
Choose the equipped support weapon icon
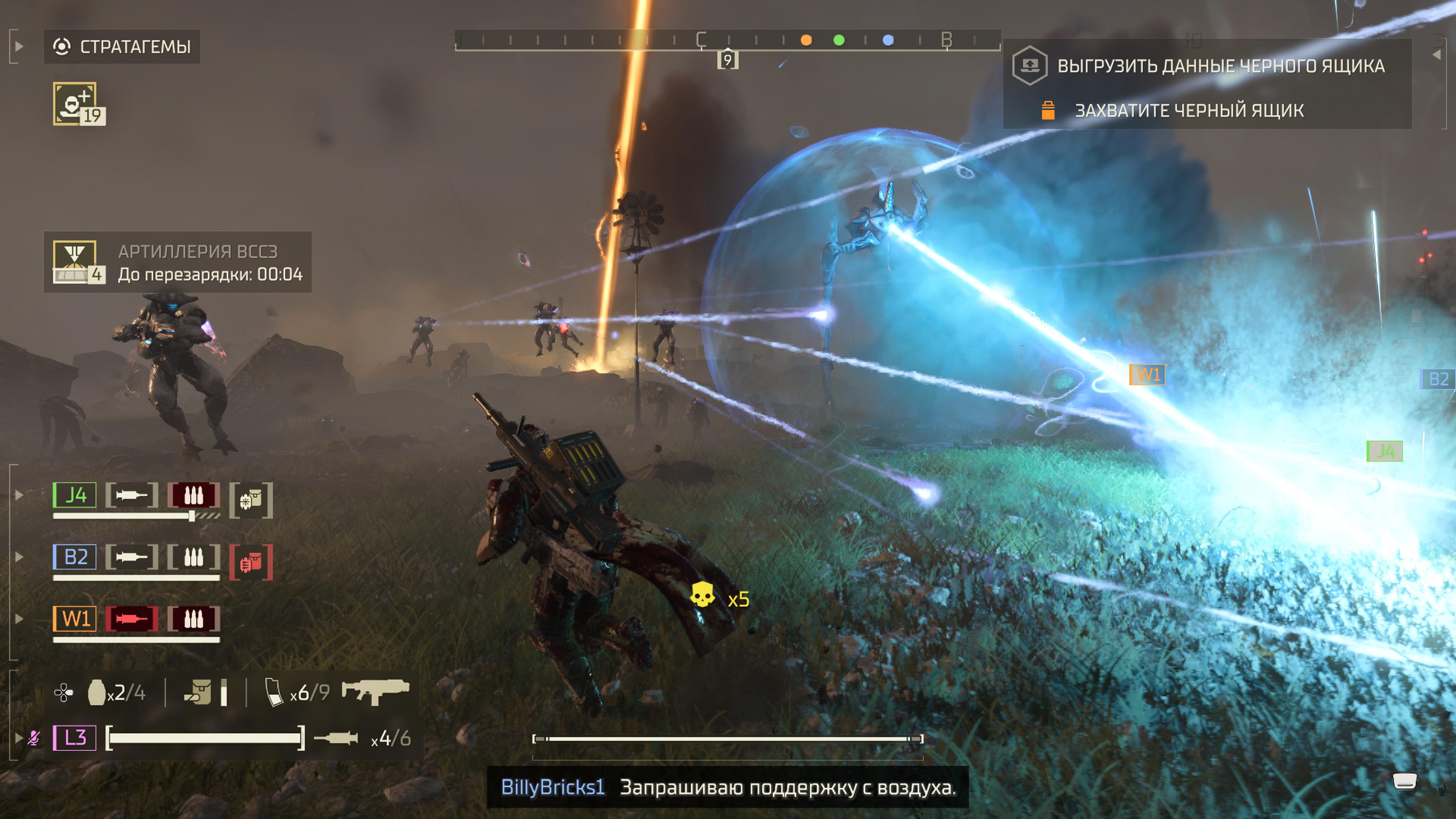pos(375,691)
